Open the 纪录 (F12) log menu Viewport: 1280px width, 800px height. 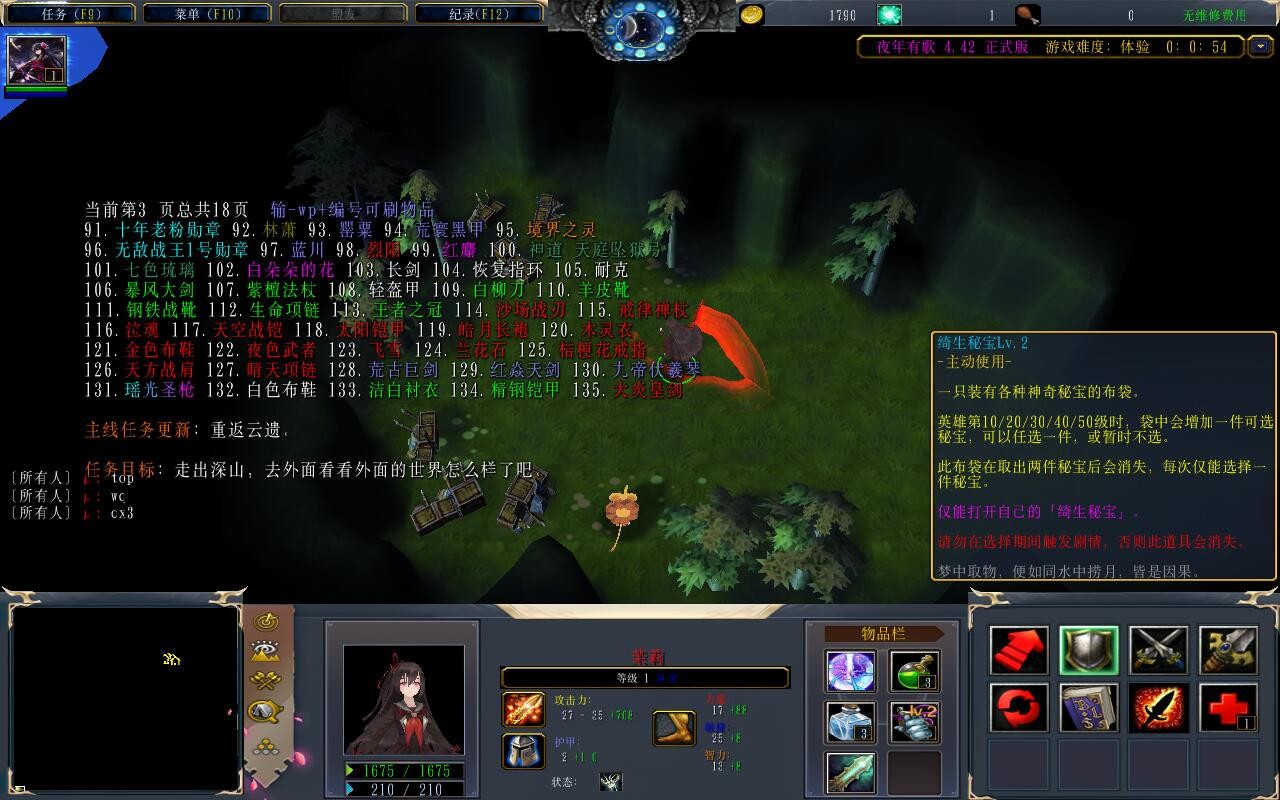point(478,14)
